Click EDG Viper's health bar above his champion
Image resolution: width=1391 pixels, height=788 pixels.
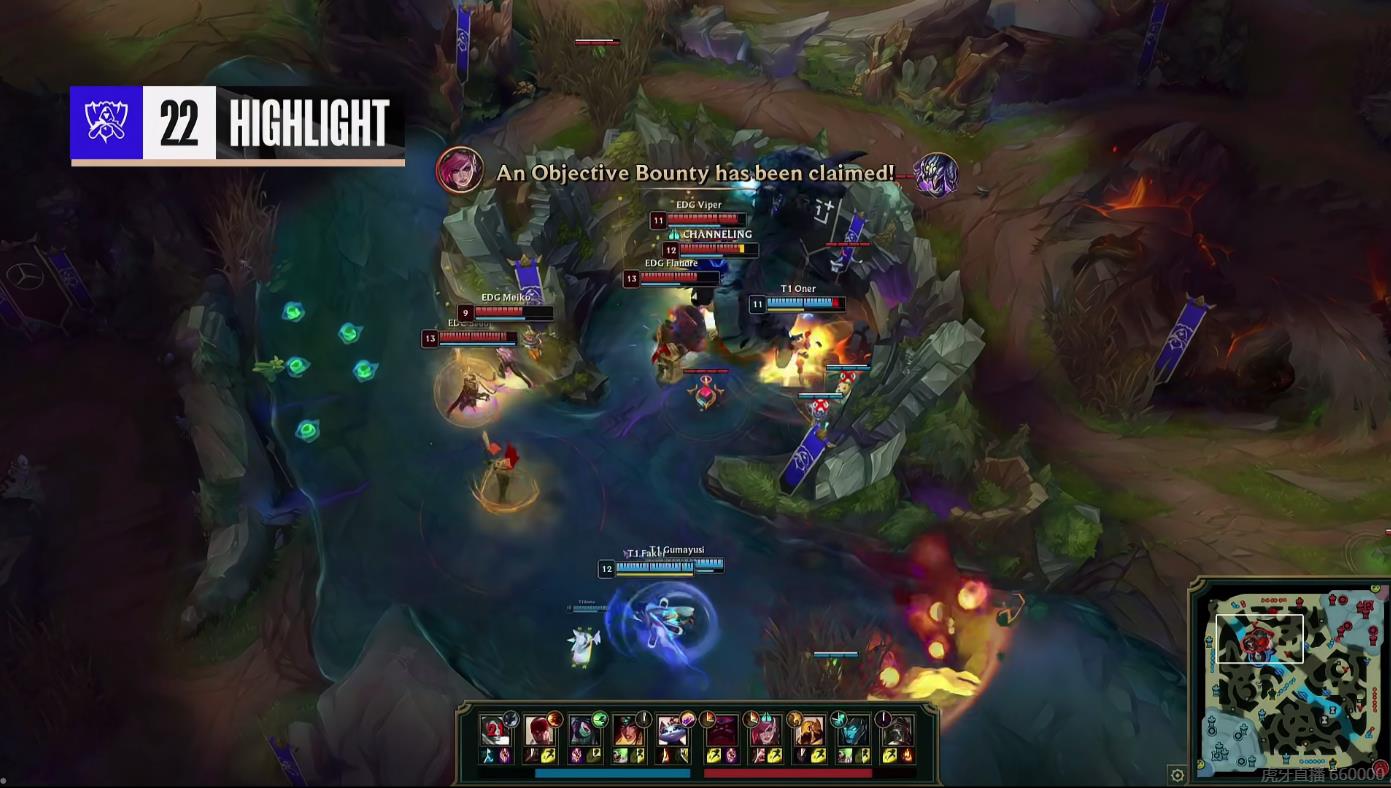(700, 218)
